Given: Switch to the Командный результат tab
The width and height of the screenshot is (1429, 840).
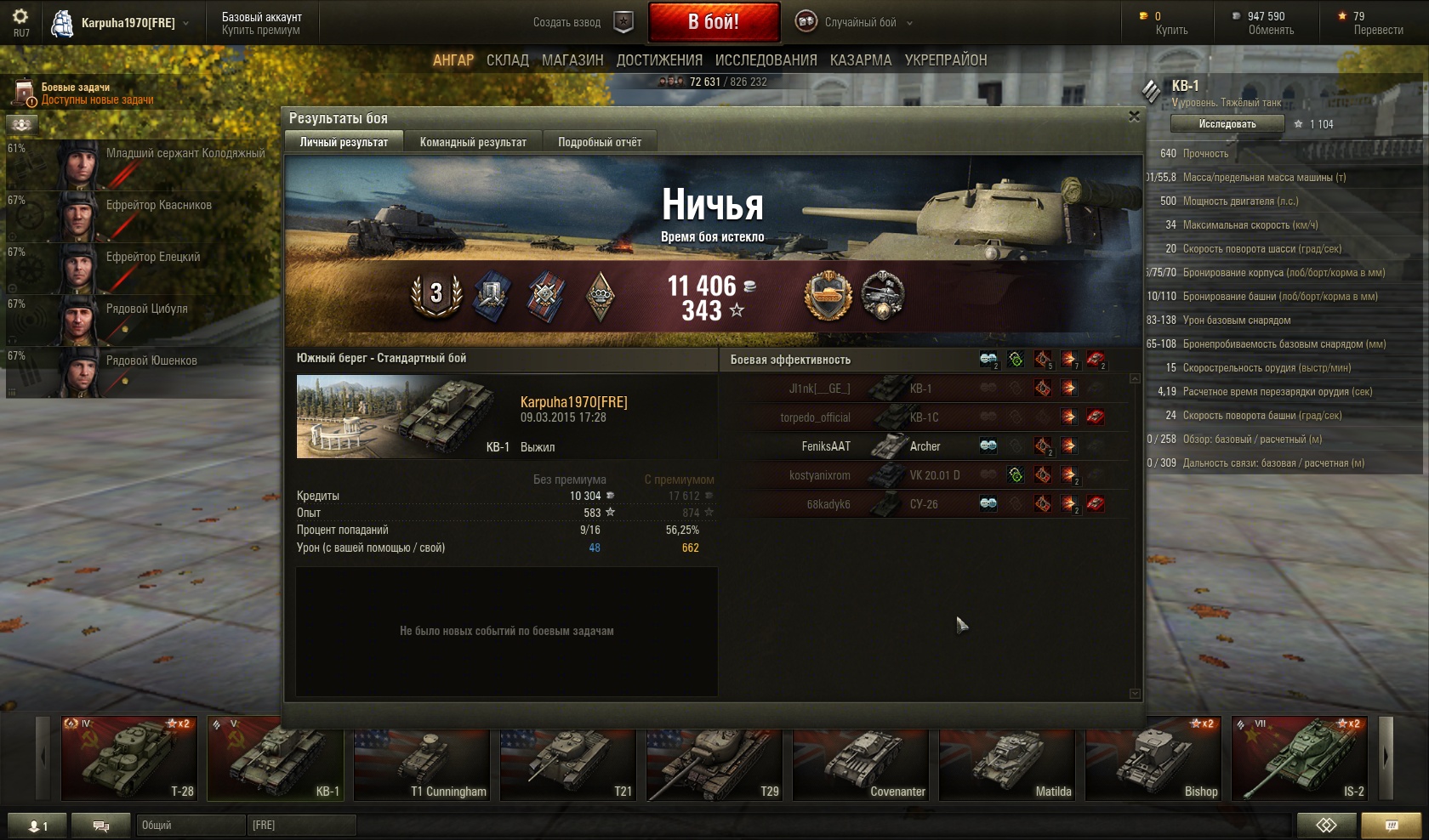Looking at the screenshot, I should [x=473, y=142].
